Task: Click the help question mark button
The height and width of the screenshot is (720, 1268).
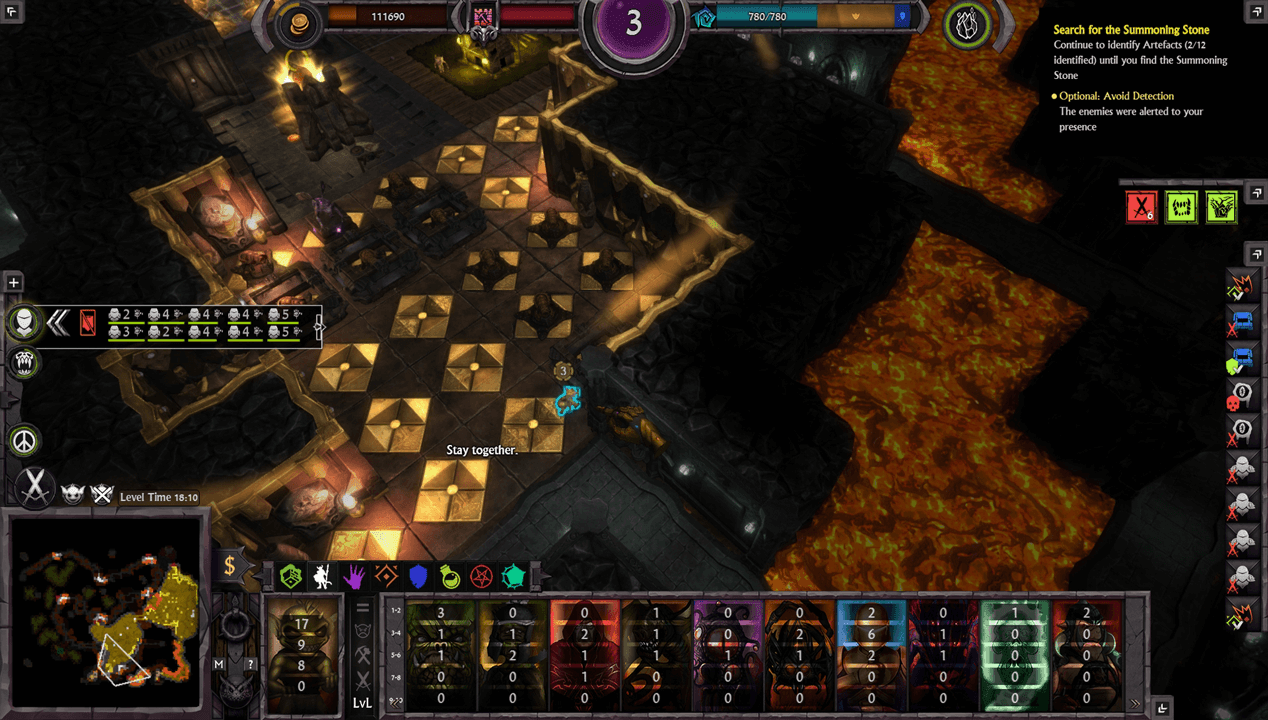Action: coord(250,664)
